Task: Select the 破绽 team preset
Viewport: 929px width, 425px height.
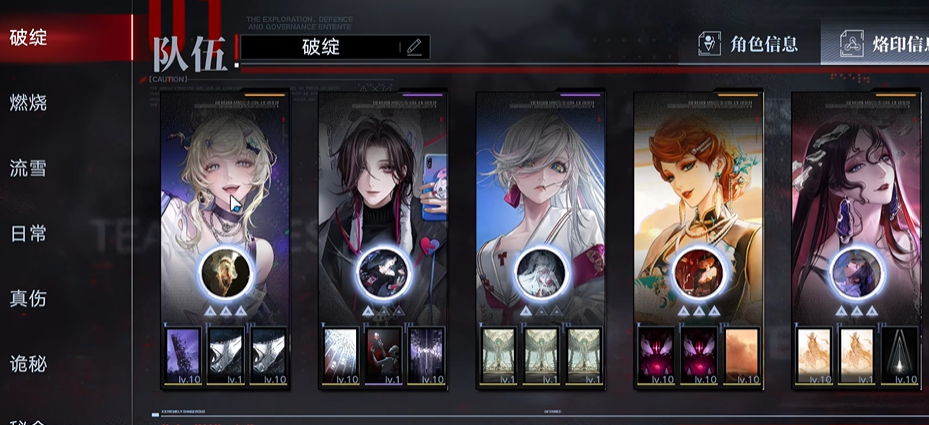Action: pyautogui.click(x=30, y=39)
